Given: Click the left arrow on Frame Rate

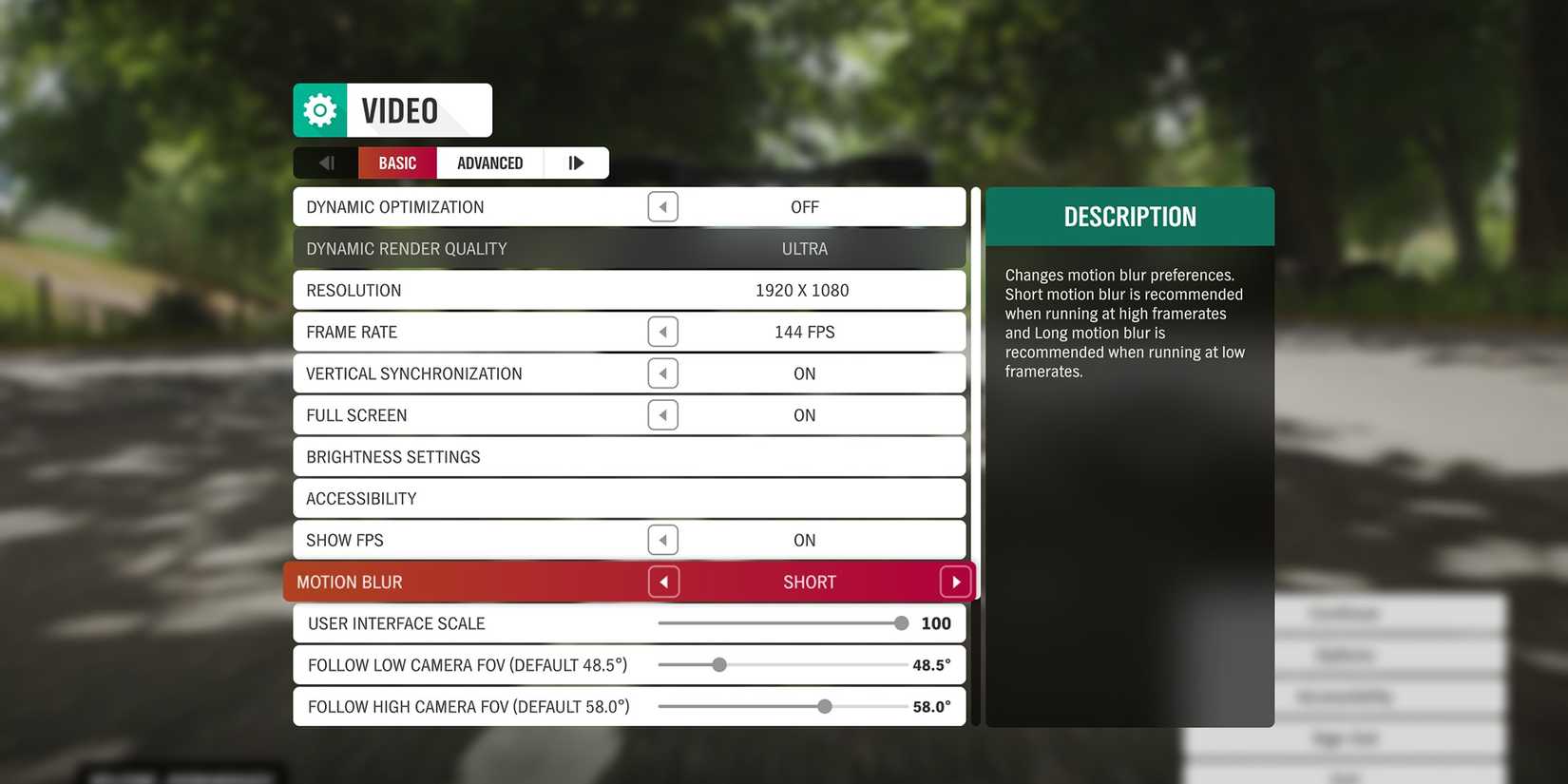Looking at the screenshot, I should pos(662,332).
